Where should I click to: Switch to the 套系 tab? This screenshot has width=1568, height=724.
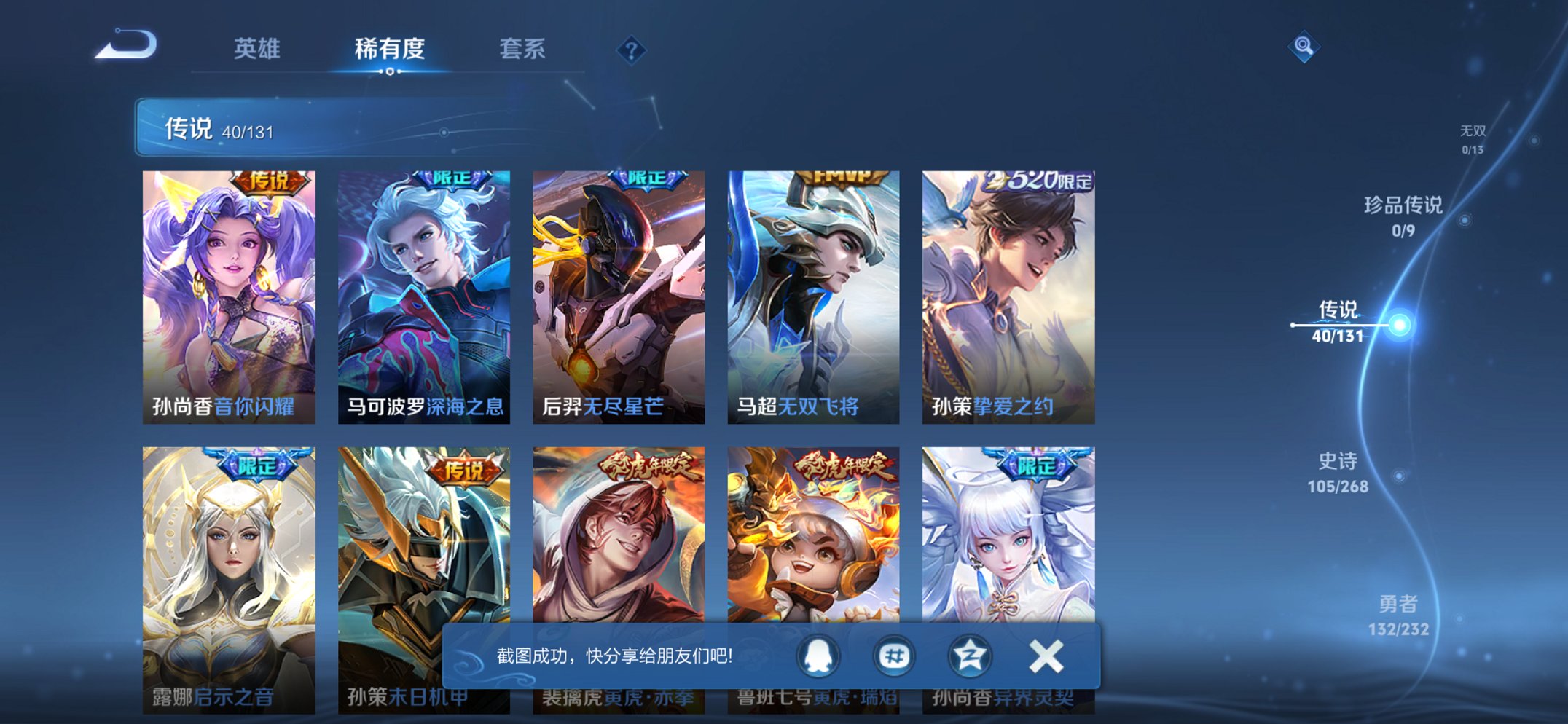[x=523, y=49]
